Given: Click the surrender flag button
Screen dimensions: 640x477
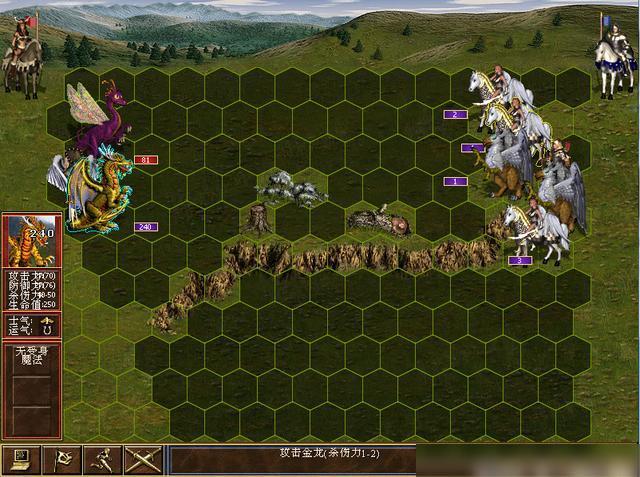Looking at the screenshot, I should (63, 460).
